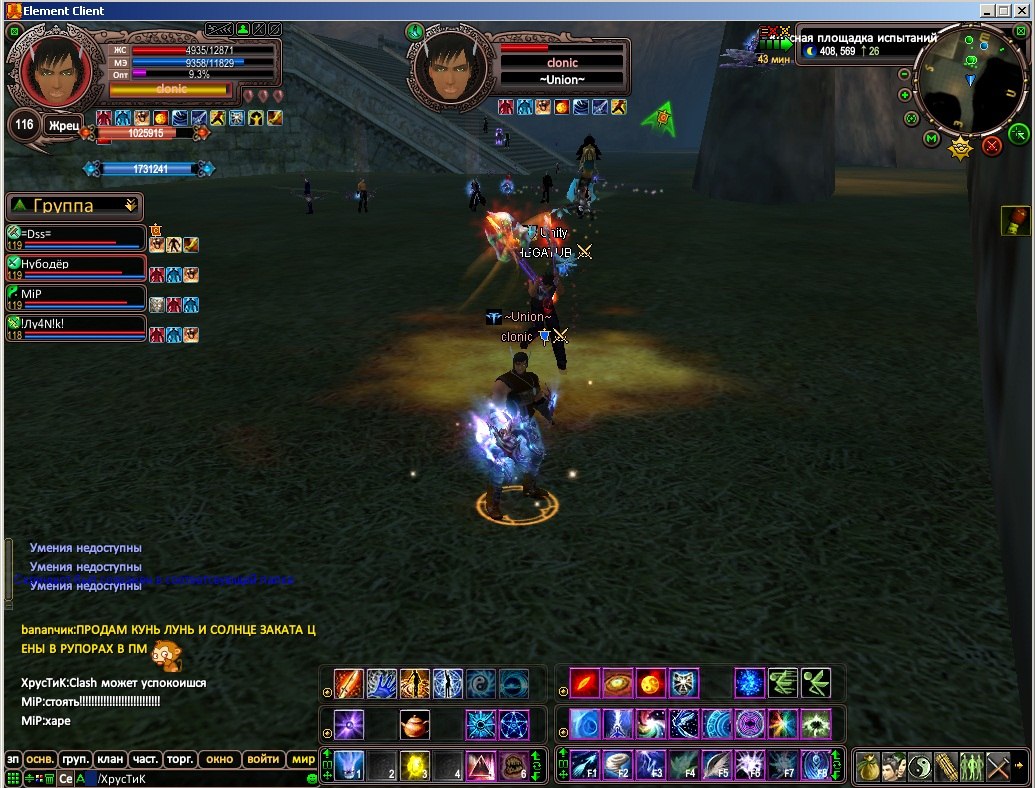Close the Element Client window
This screenshot has width=1035, height=788.
1022,10
